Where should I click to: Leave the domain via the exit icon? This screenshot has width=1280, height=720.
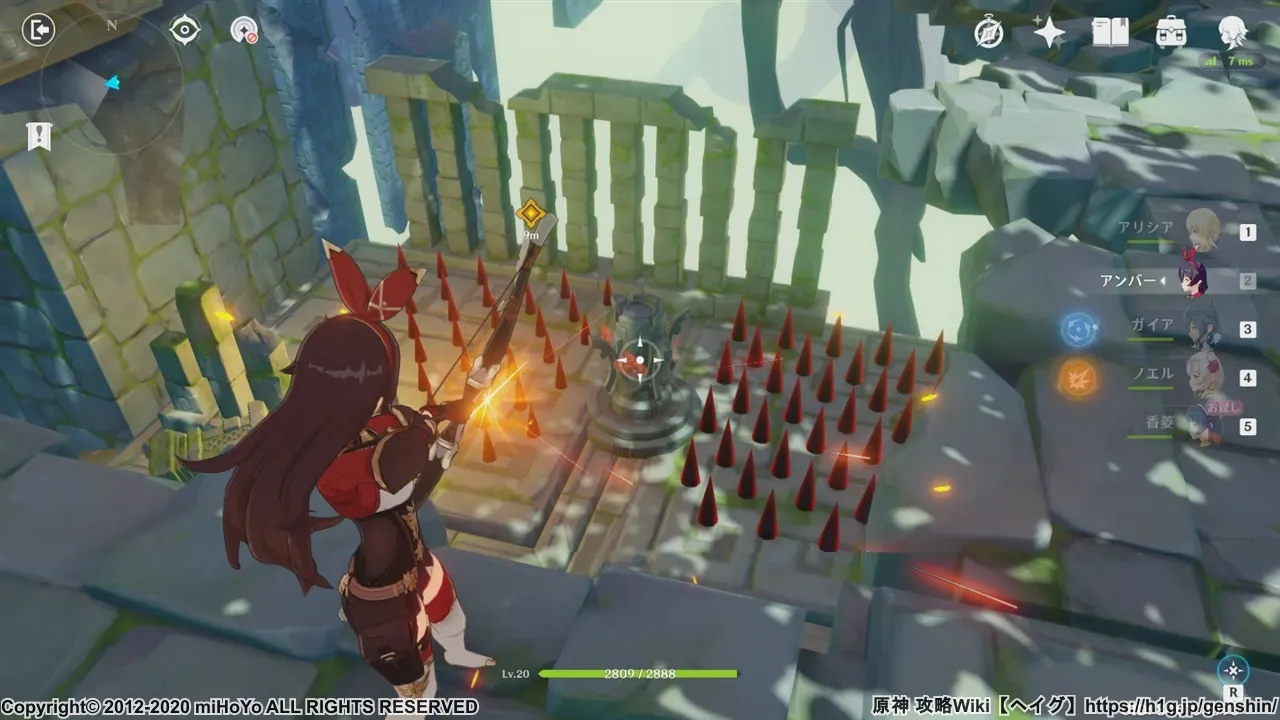[x=37, y=30]
